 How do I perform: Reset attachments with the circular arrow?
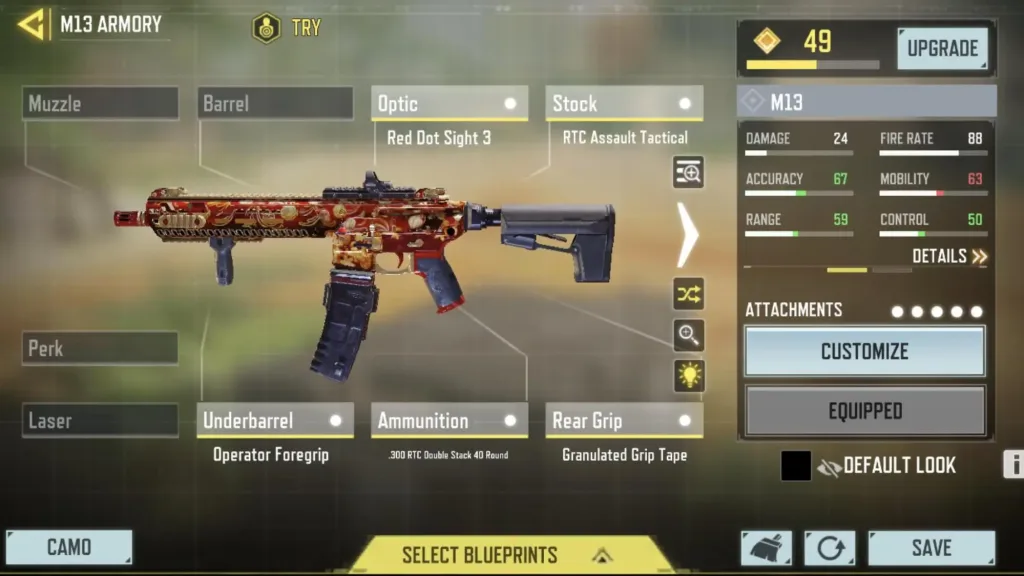pyautogui.click(x=830, y=548)
